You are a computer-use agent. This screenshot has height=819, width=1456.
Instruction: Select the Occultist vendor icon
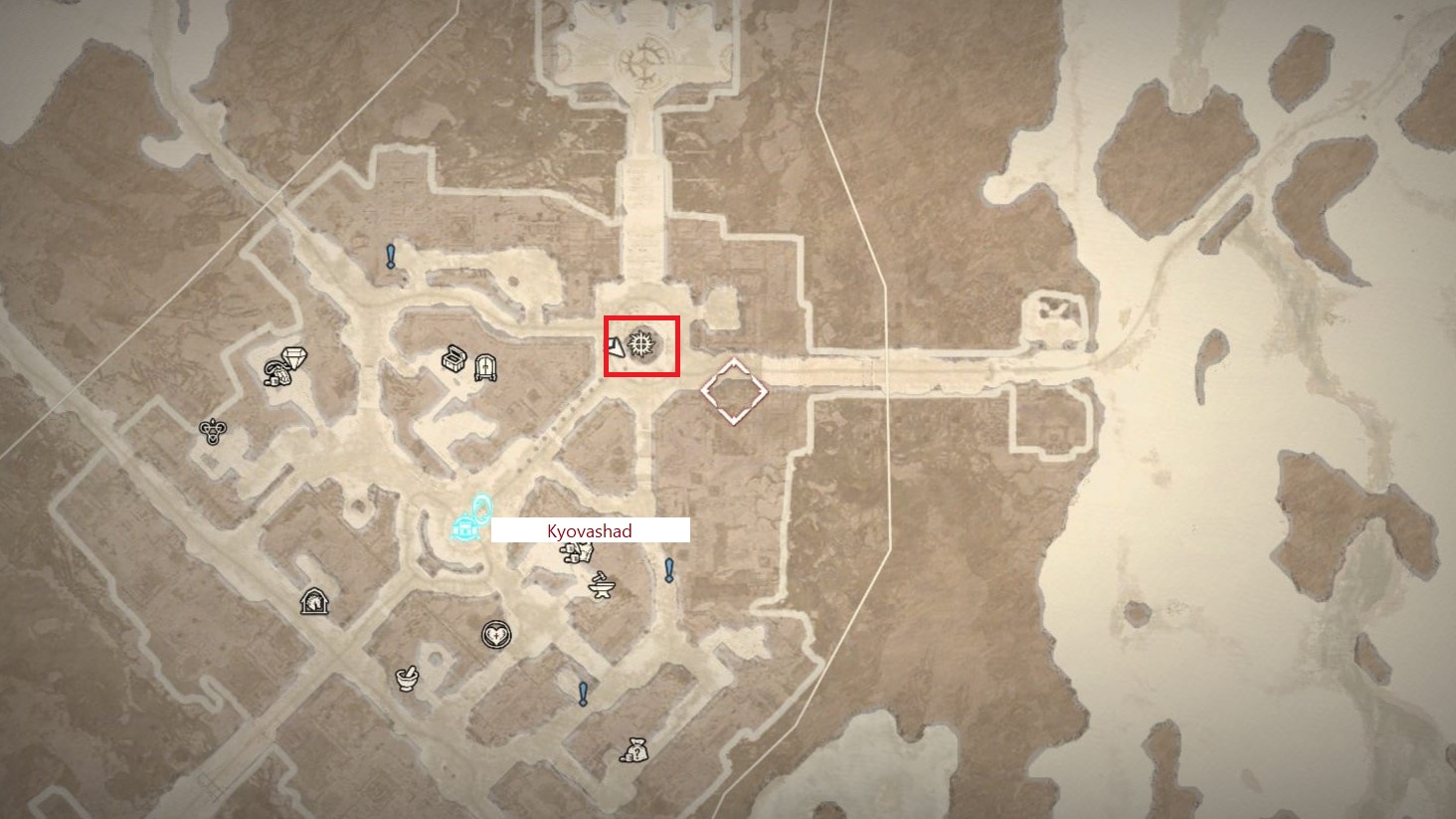click(211, 430)
